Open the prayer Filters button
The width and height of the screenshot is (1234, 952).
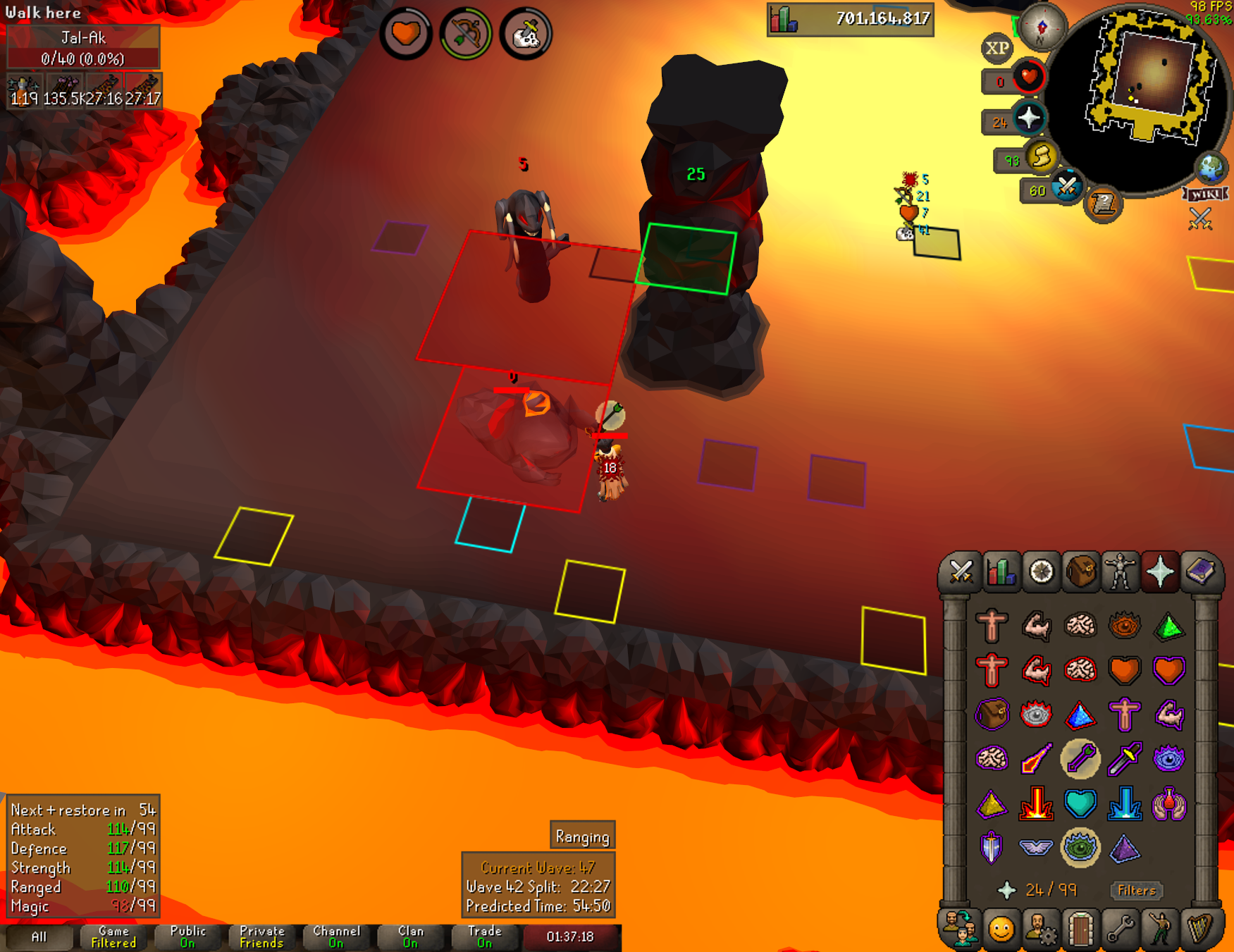click(1136, 891)
